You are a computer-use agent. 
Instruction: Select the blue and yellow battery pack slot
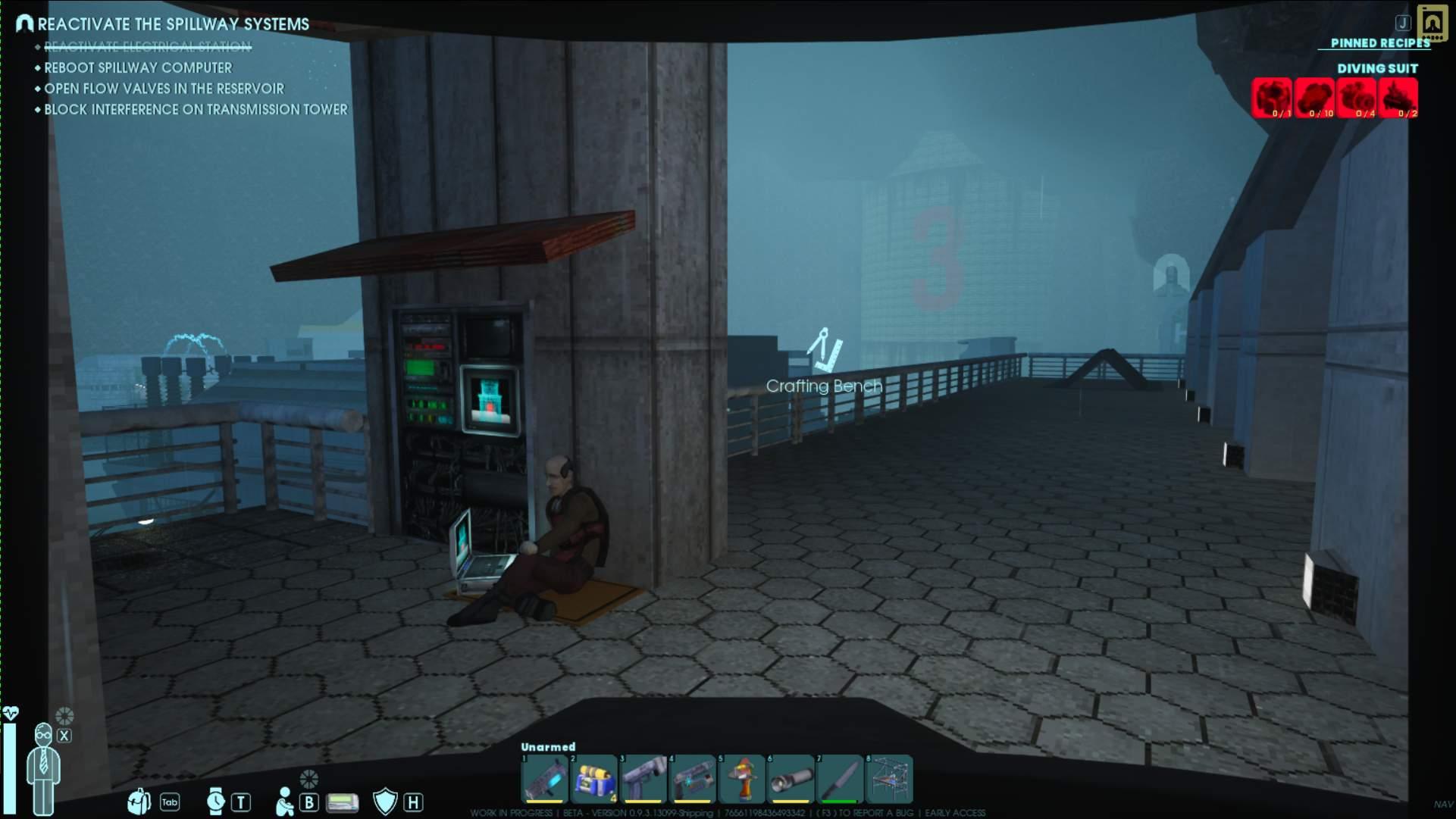point(593,779)
